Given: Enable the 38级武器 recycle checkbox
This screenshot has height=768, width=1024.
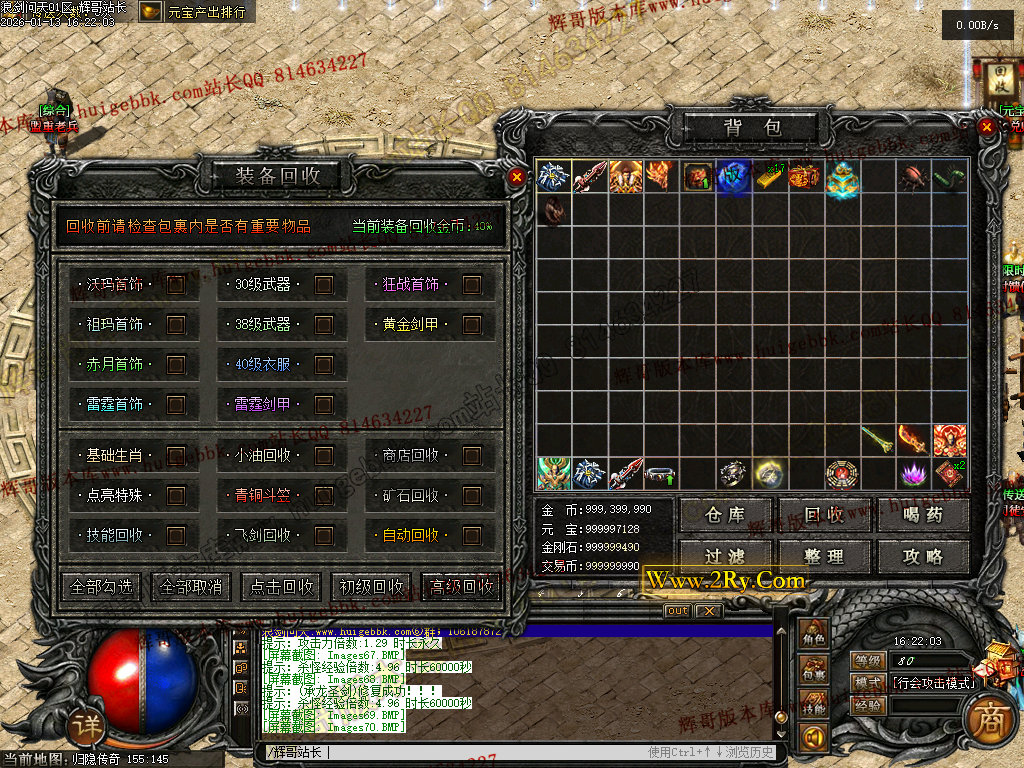Looking at the screenshot, I should tap(324, 325).
